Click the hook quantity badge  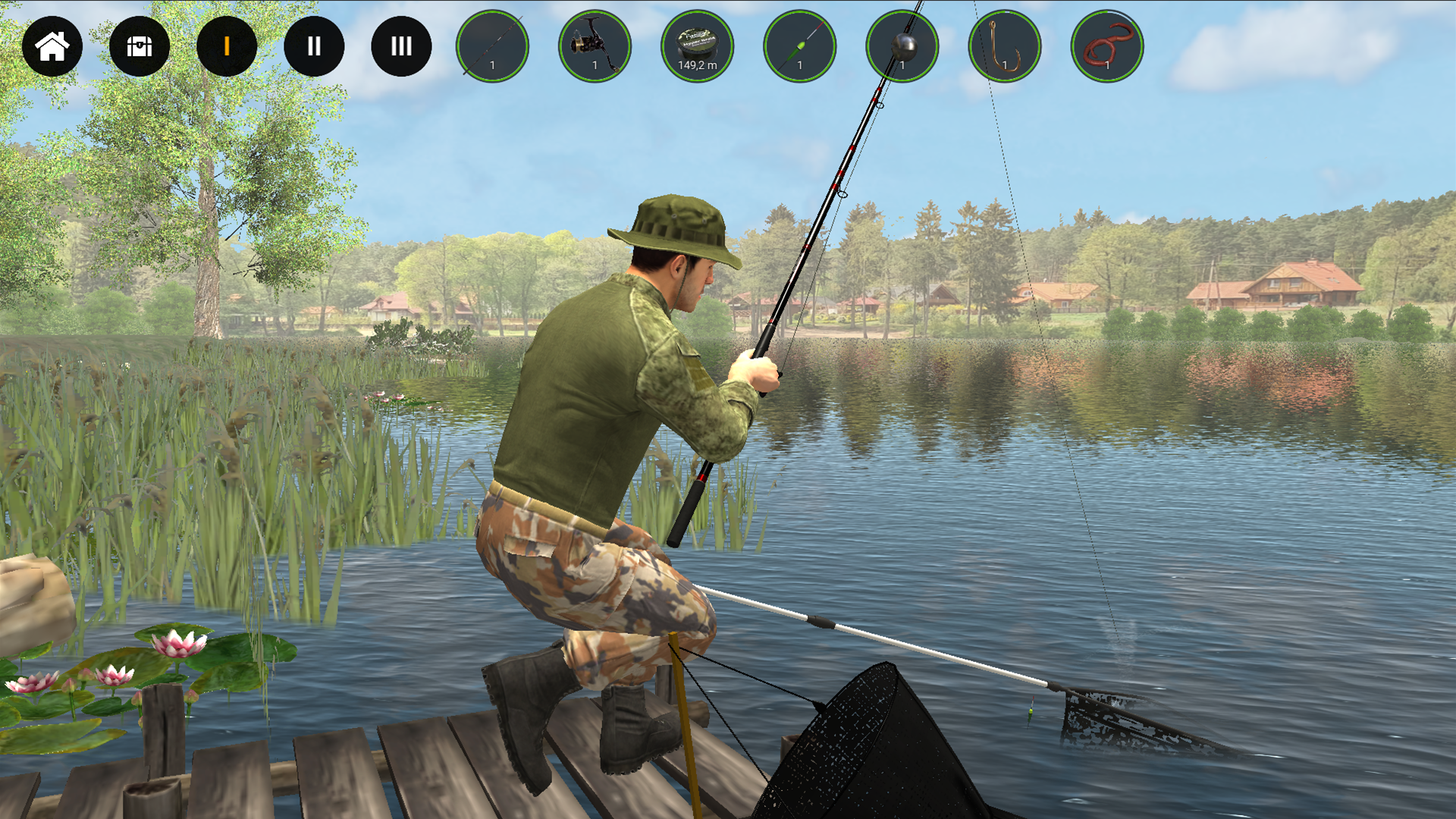(x=1006, y=67)
